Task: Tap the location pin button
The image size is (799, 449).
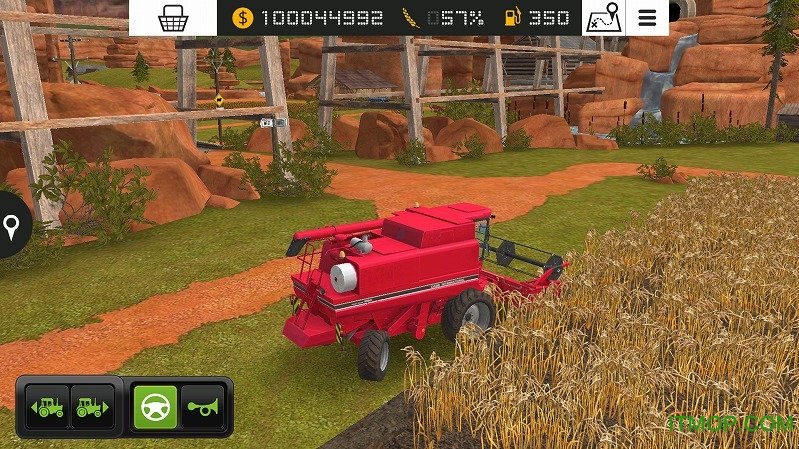Action: coord(12,229)
